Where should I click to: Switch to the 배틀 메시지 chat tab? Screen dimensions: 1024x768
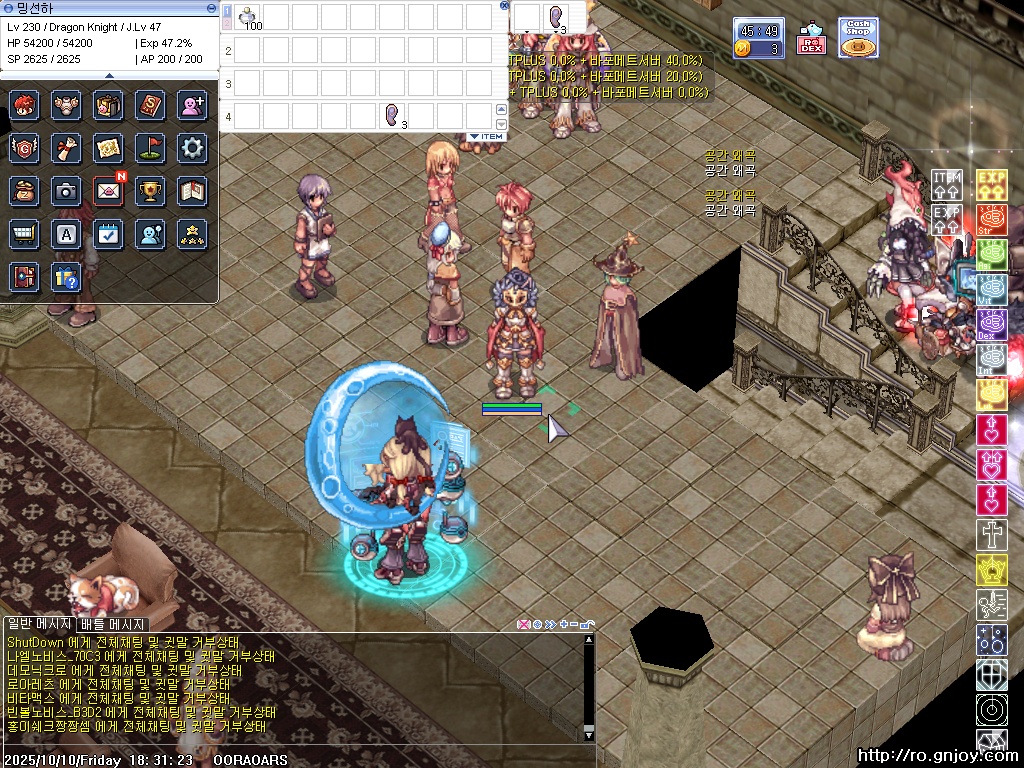click(113, 624)
